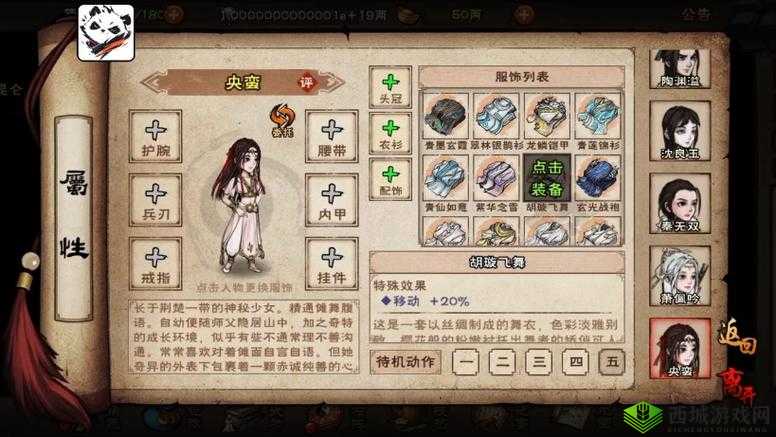Select character 秦无双 portrait
Viewport: 776px width, 437px height.
tap(680, 205)
